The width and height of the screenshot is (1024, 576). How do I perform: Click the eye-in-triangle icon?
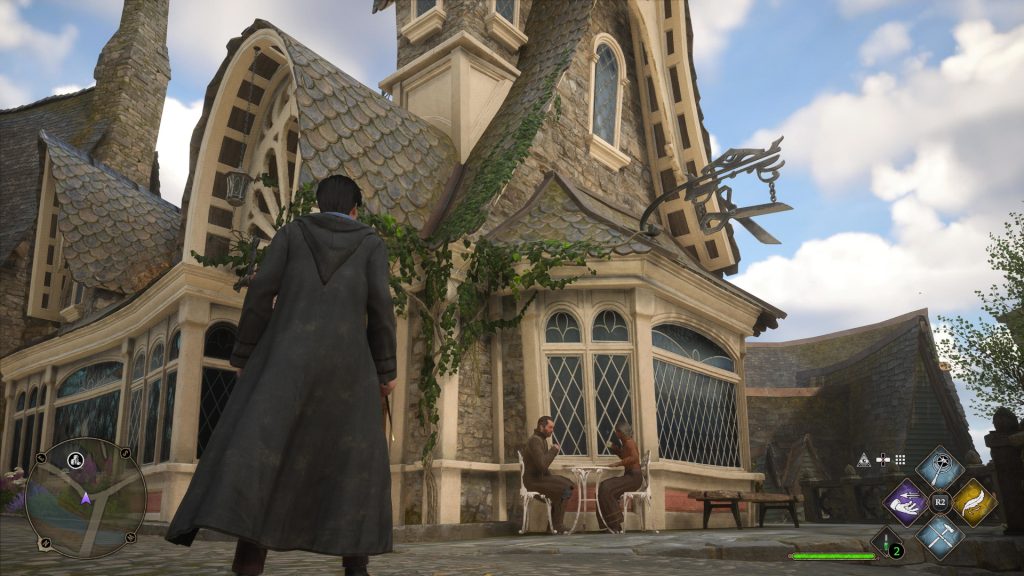click(864, 460)
